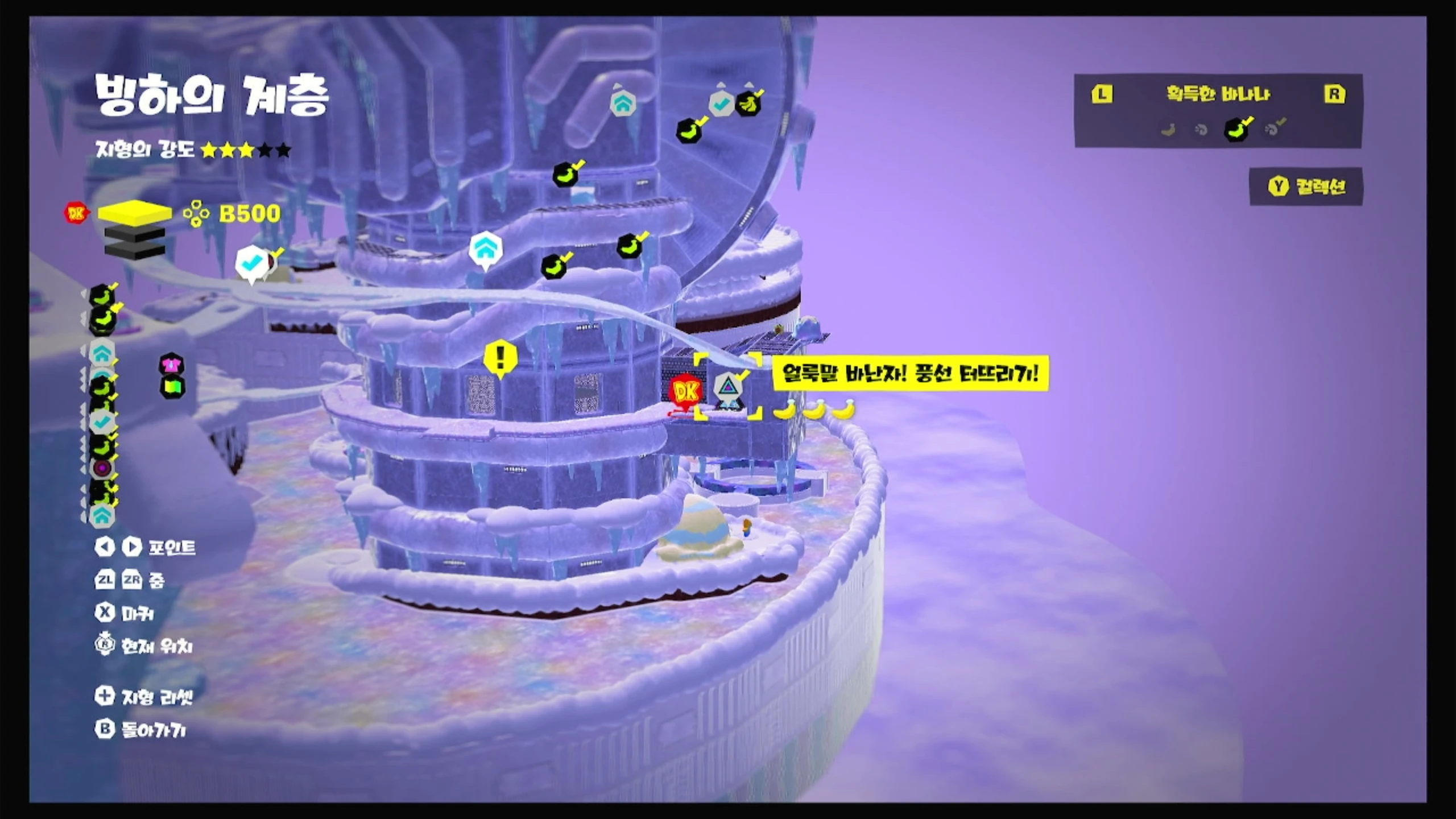Select the red DK pin on the map

tap(685, 391)
